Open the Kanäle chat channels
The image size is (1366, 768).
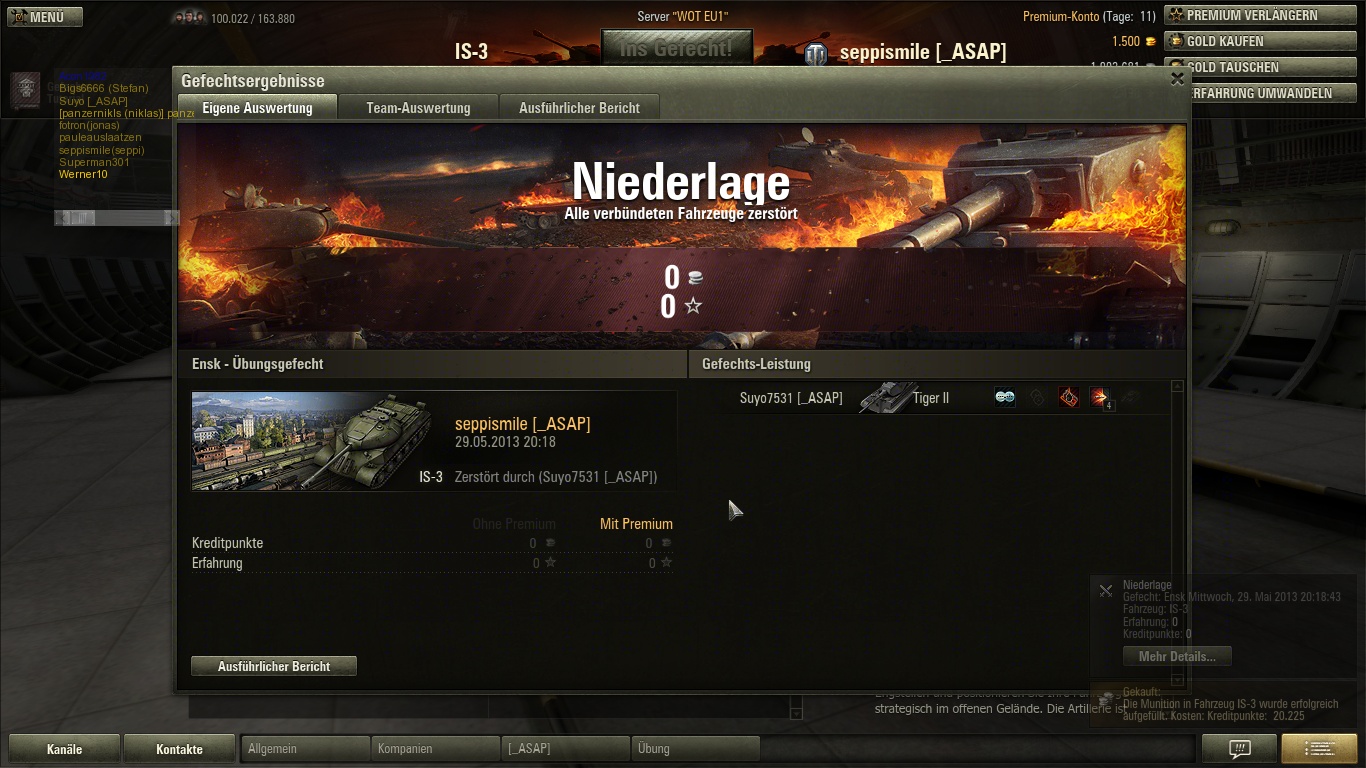click(x=65, y=749)
